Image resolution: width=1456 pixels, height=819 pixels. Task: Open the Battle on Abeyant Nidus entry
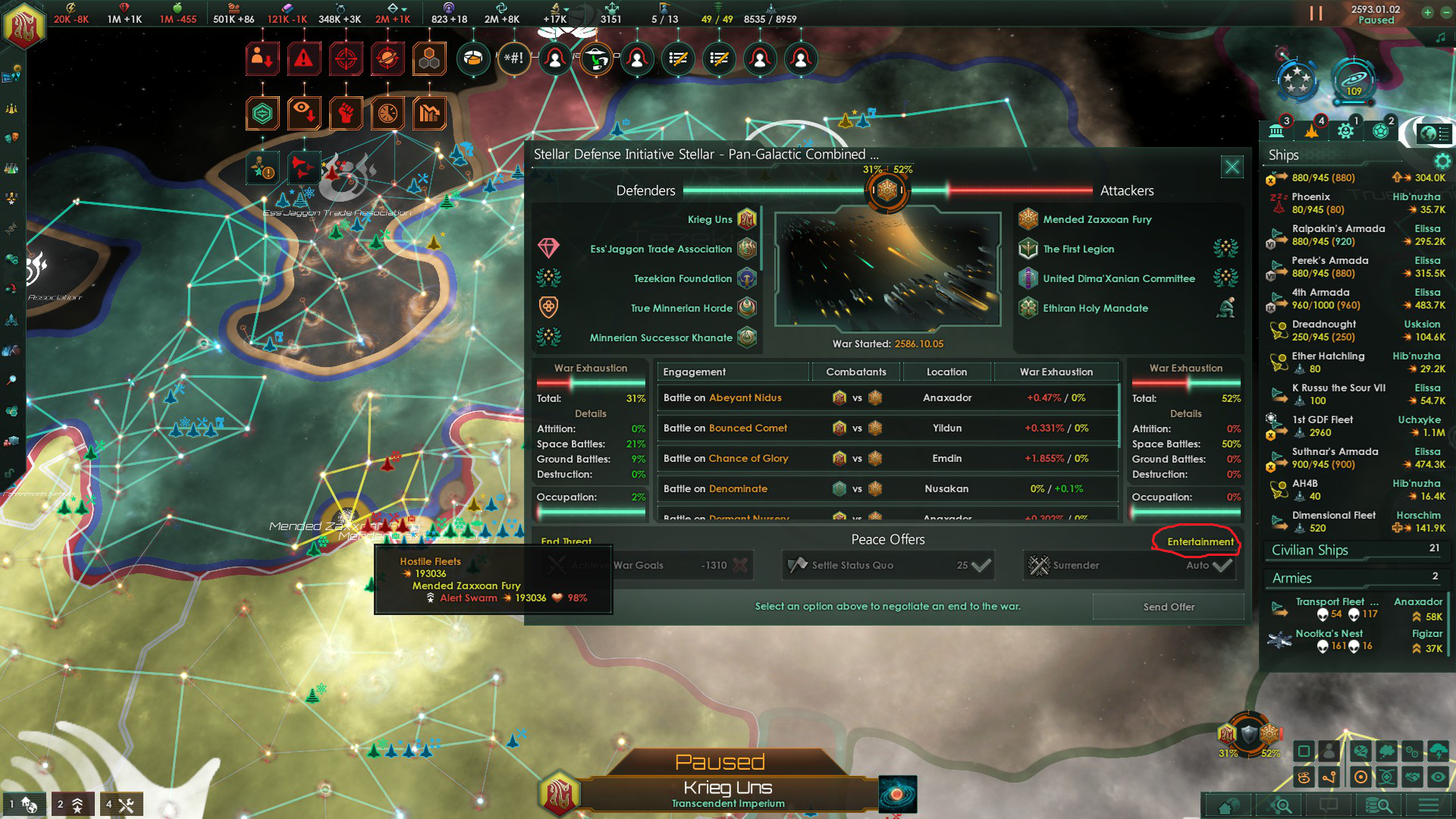pos(722,397)
